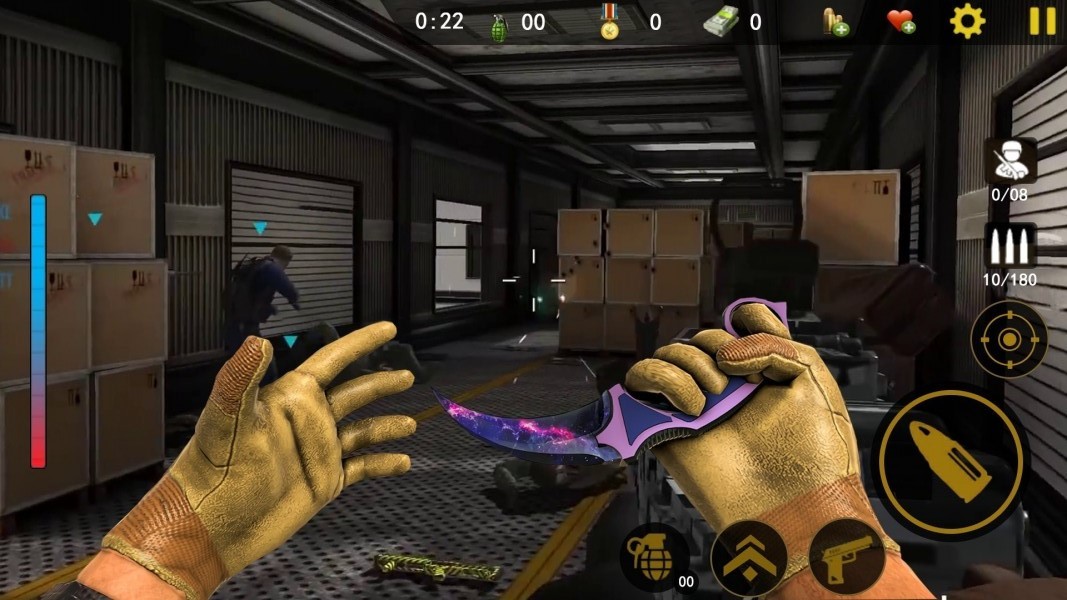
Task: Pause the game with the pause button
Action: (1043, 21)
